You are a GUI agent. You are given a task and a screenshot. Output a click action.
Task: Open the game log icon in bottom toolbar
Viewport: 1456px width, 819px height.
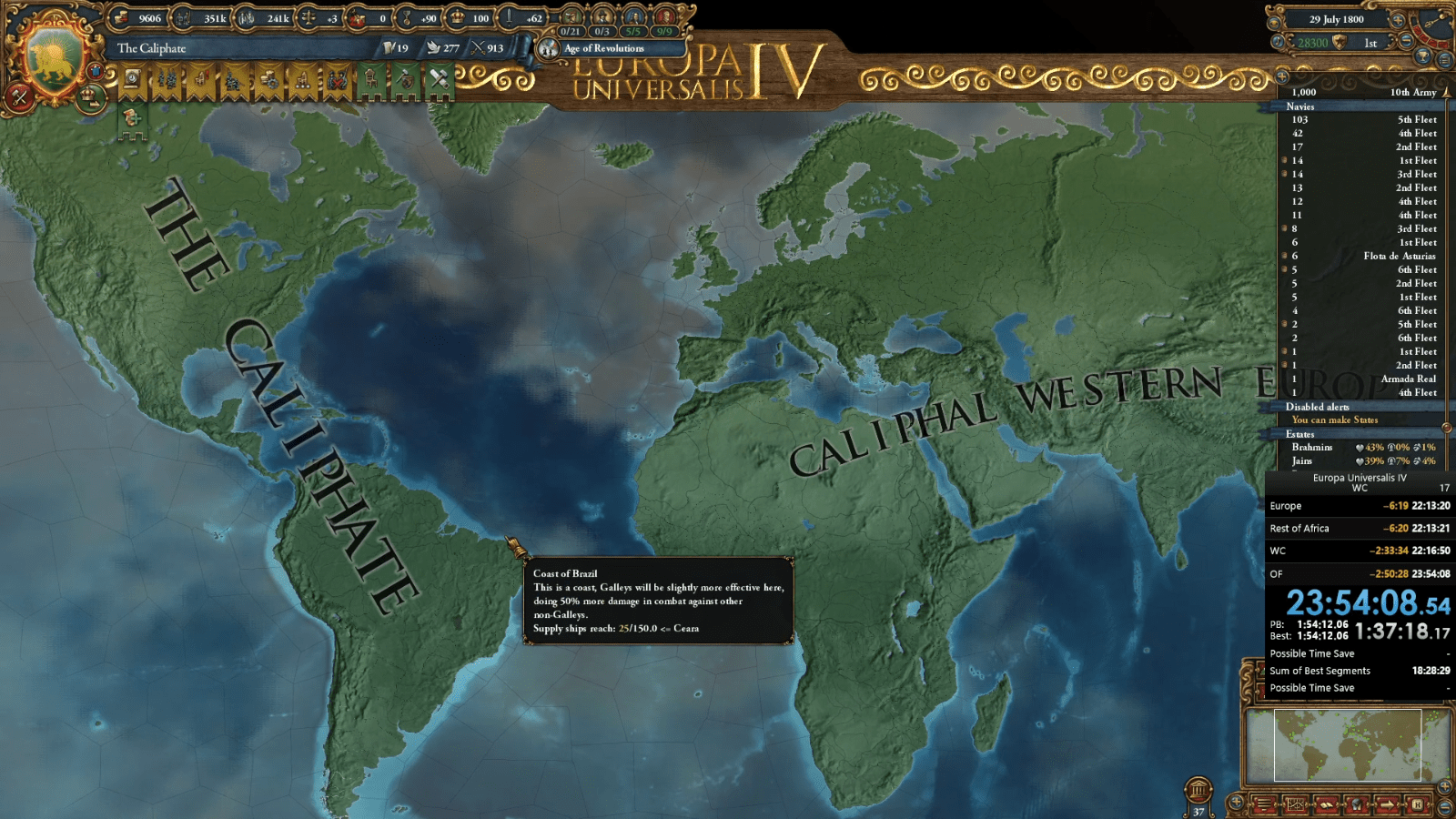click(x=1262, y=804)
